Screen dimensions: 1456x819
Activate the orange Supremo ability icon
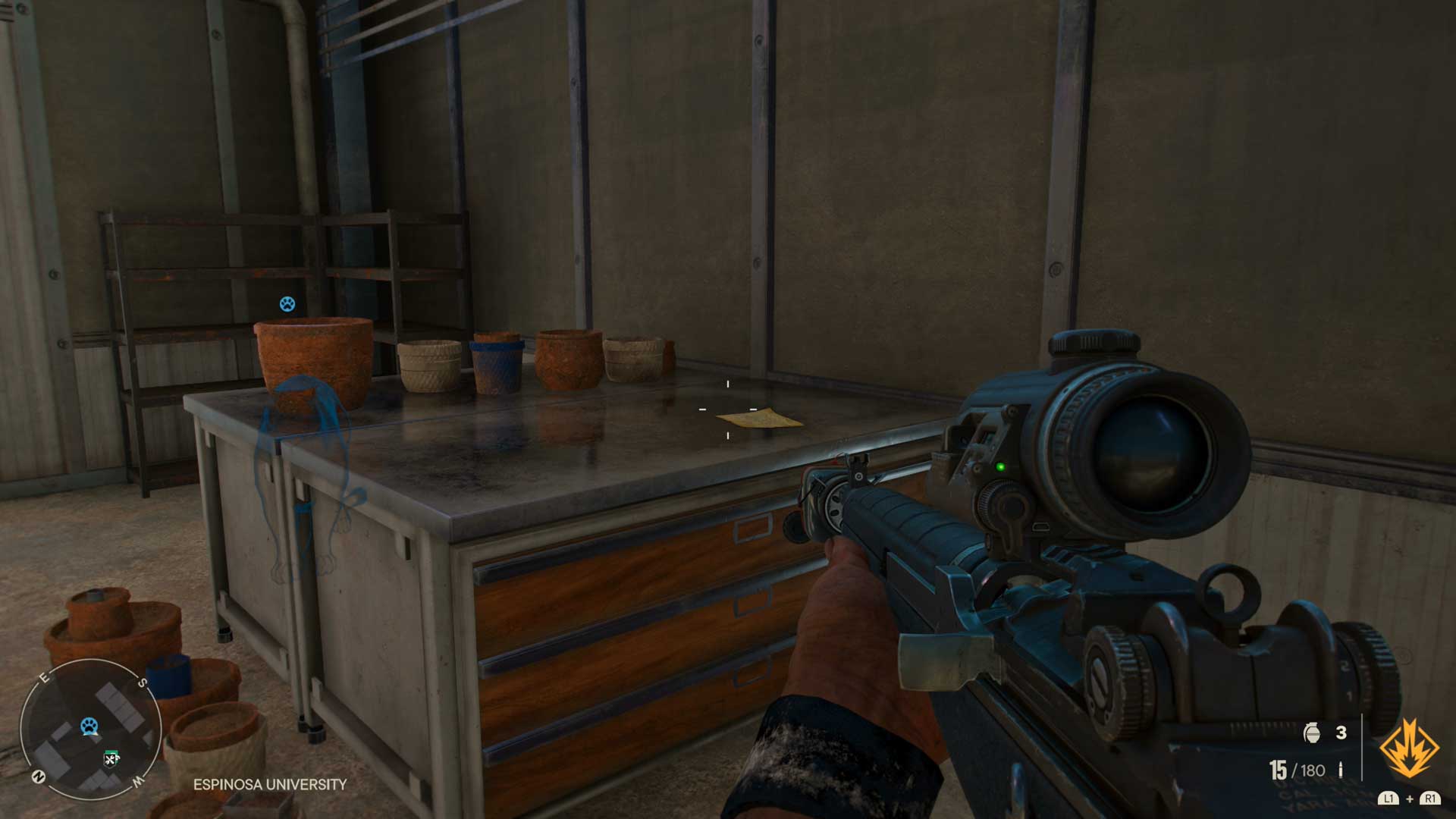point(1409,749)
